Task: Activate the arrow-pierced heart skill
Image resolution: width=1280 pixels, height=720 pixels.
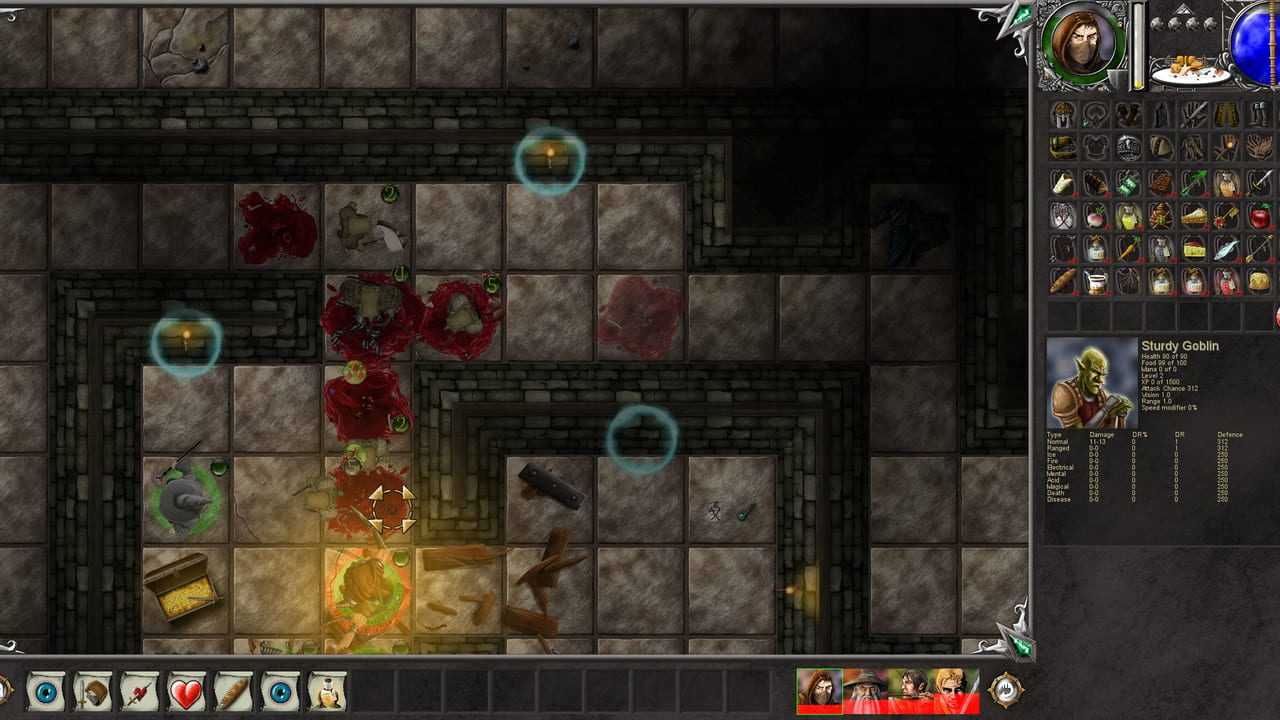Action: [x=139, y=692]
